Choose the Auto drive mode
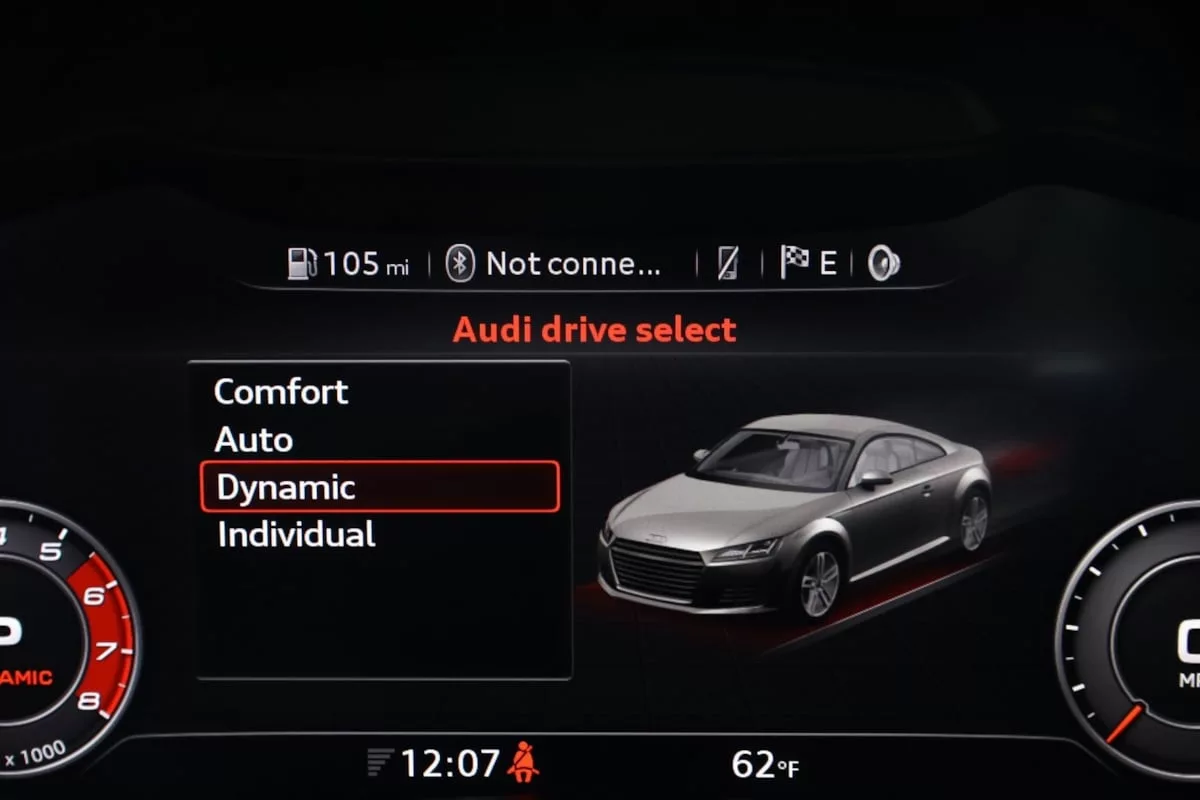 coord(254,439)
